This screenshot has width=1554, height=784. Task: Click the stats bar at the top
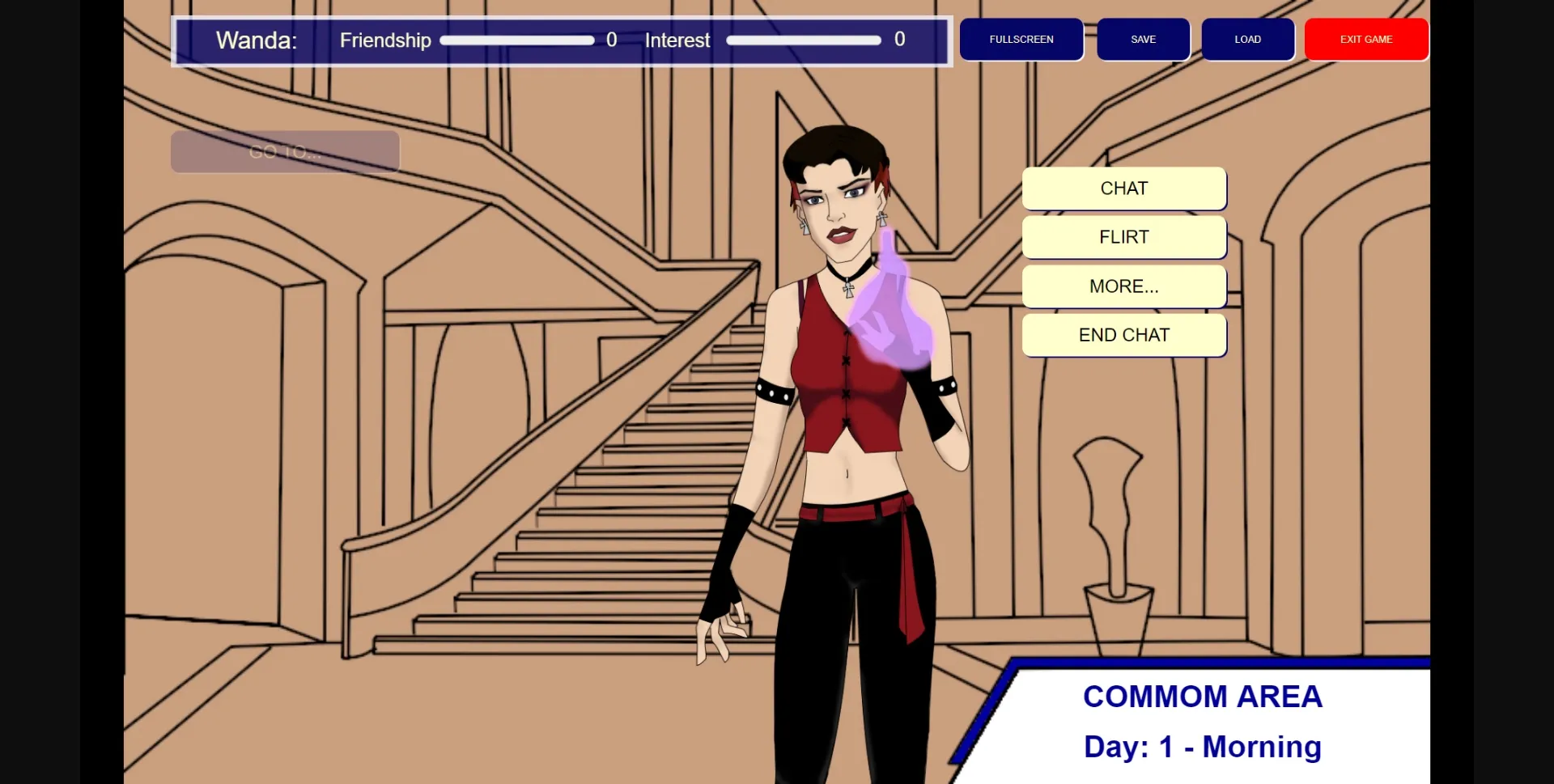tap(561, 40)
